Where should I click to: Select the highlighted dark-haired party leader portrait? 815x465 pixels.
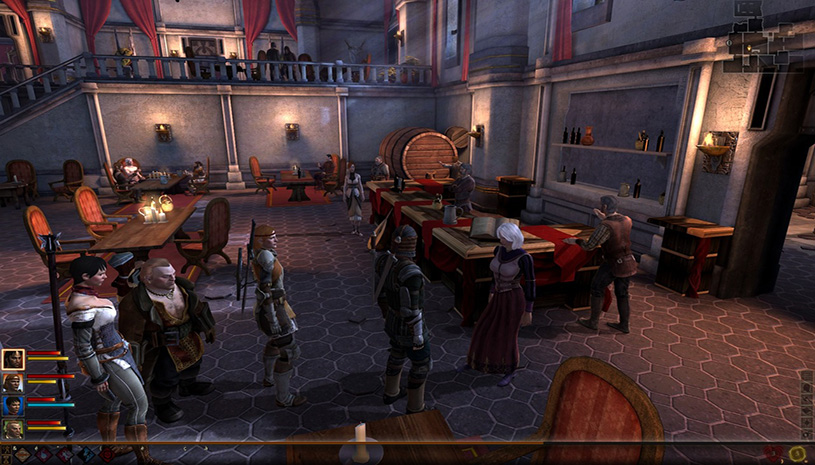[x=13, y=359]
